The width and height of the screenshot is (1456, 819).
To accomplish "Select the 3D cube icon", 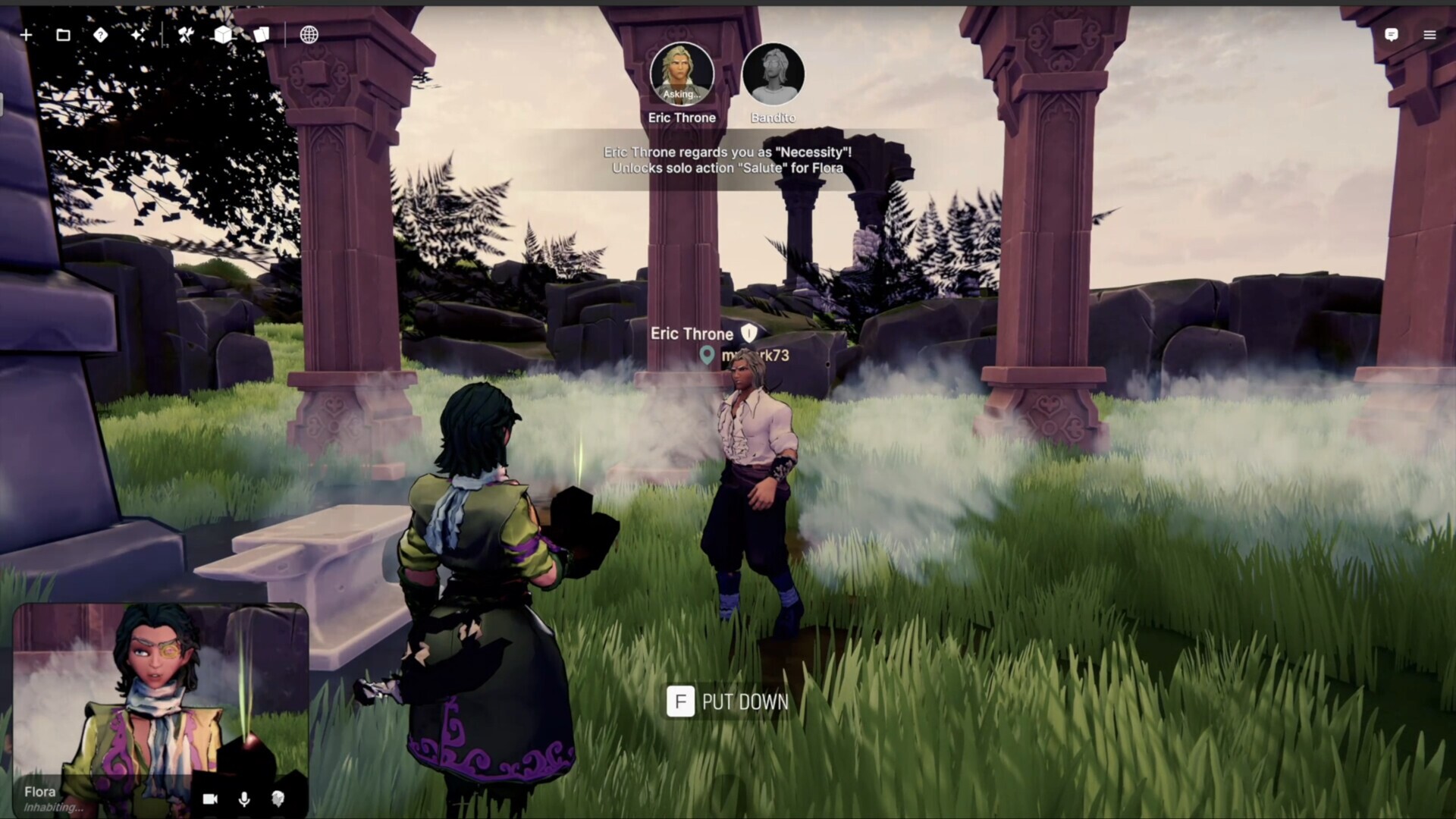I will tap(223, 35).
